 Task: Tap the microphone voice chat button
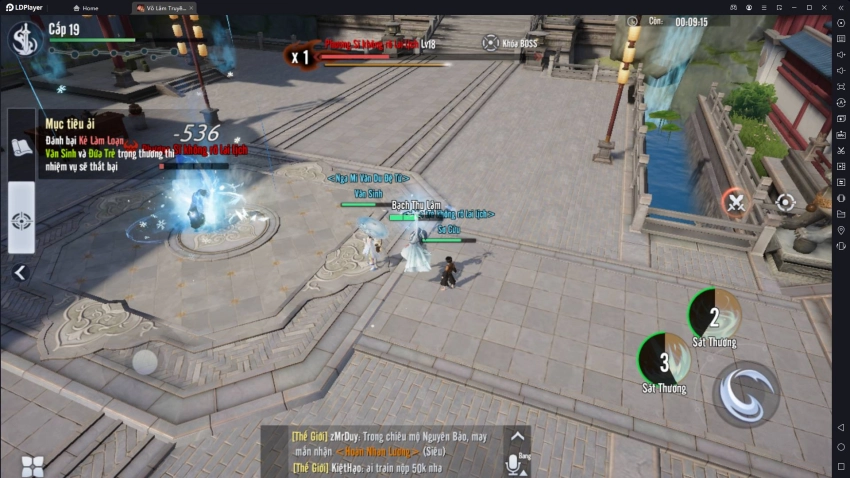click(516, 463)
